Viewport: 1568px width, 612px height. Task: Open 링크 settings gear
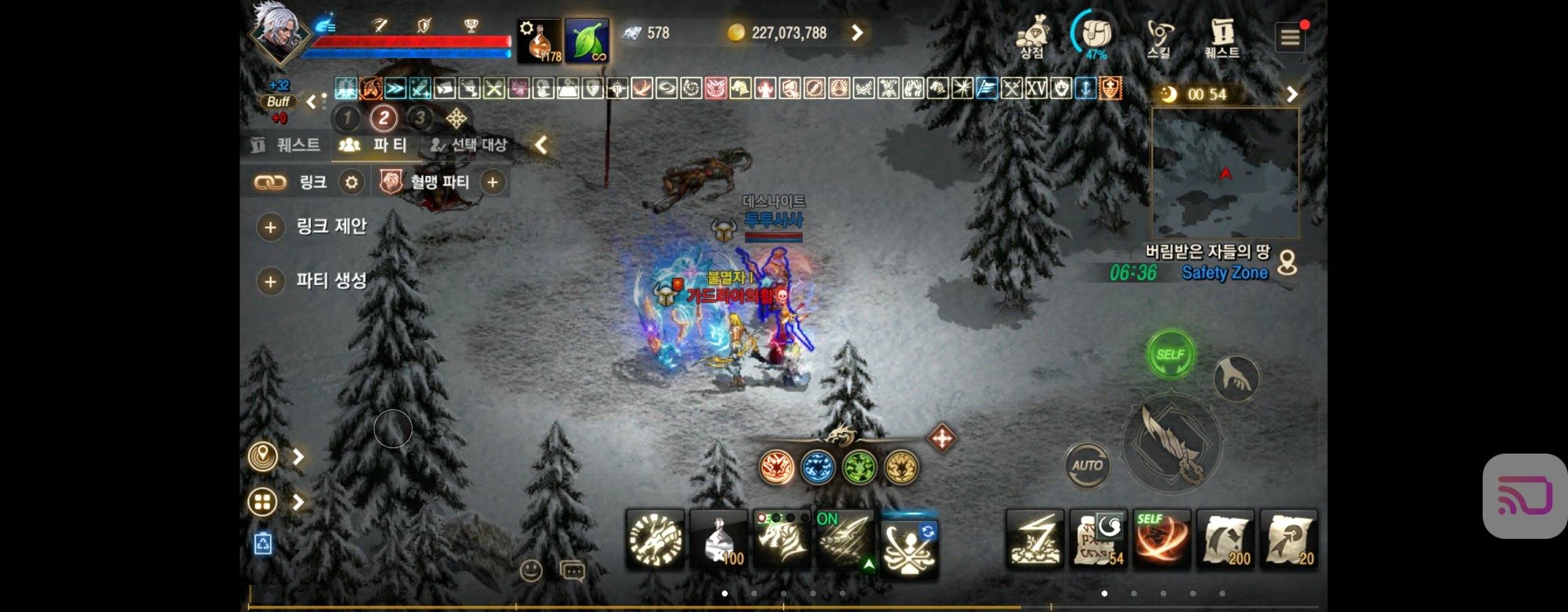(x=351, y=182)
